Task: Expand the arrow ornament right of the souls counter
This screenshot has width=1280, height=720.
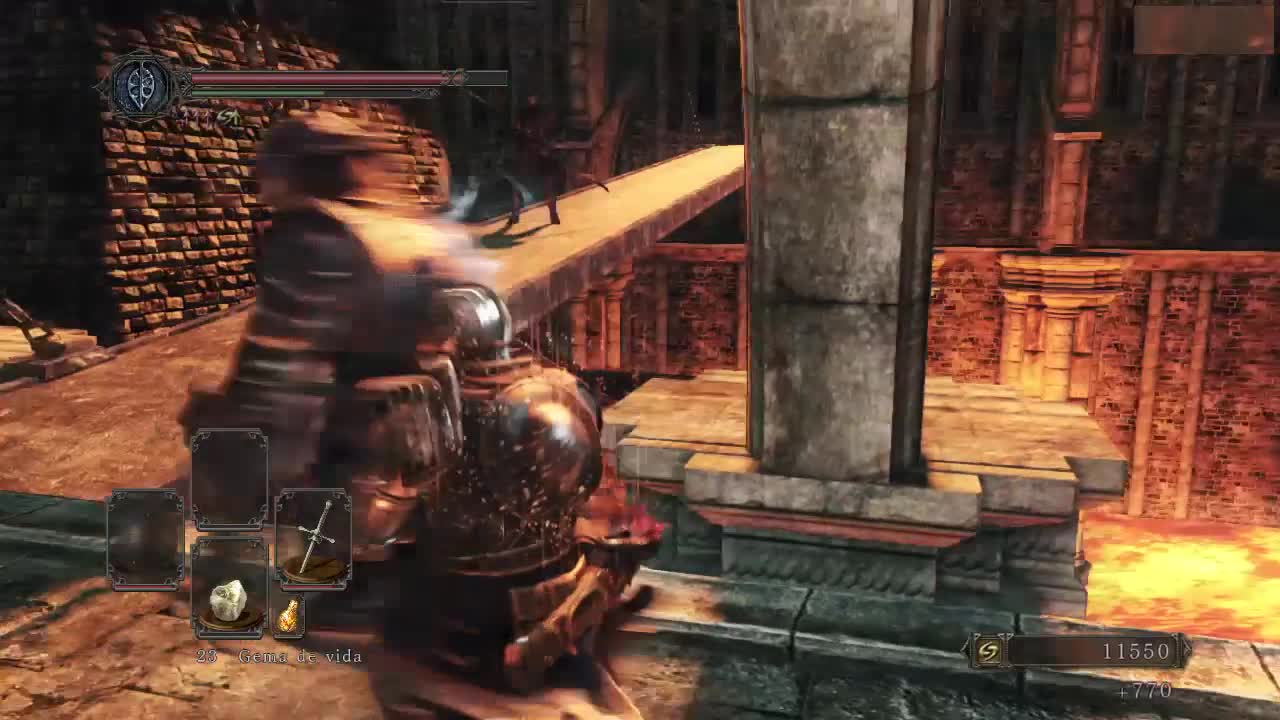Action: 1186,648
